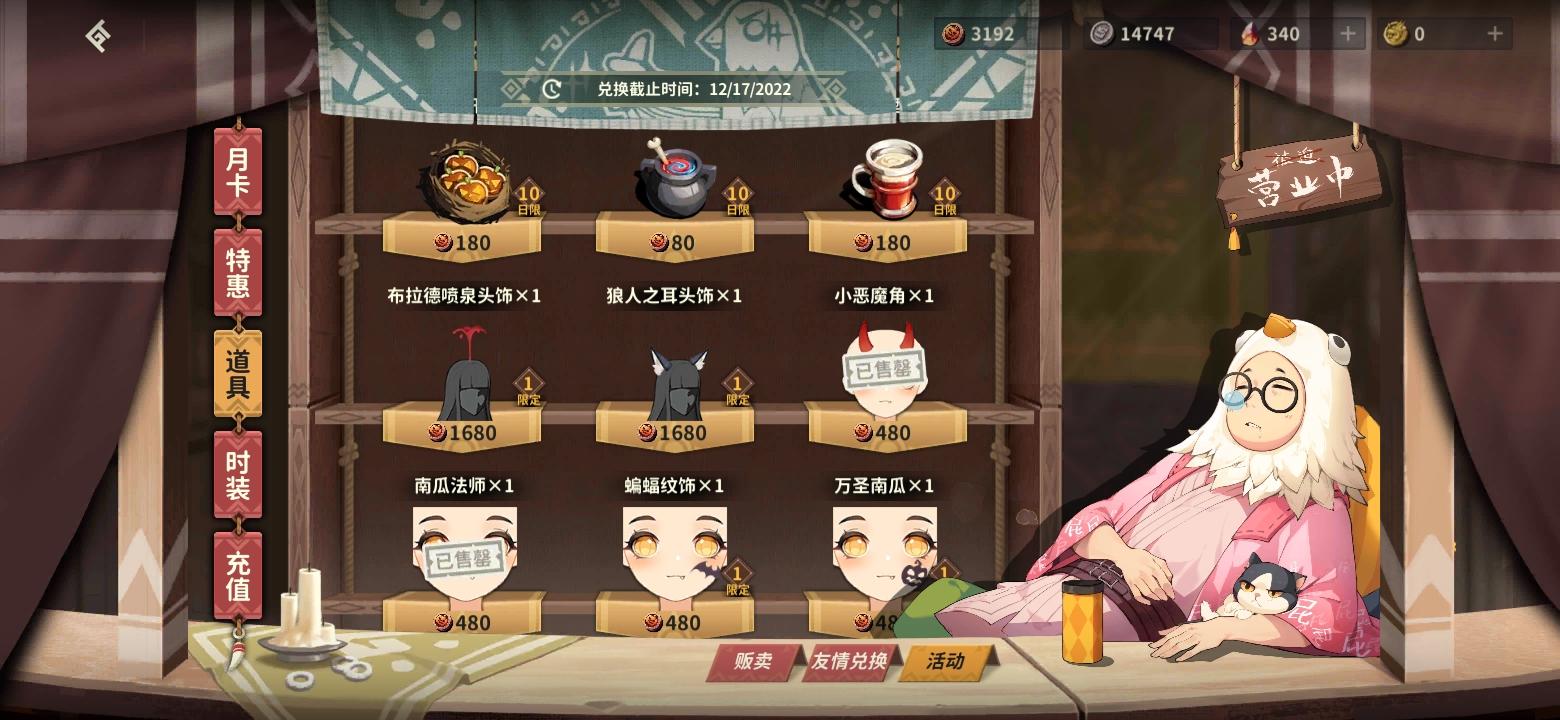Purchase 狼人之耳头饰 with the 80 button
This screenshot has height=720, width=1560.
point(673,240)
